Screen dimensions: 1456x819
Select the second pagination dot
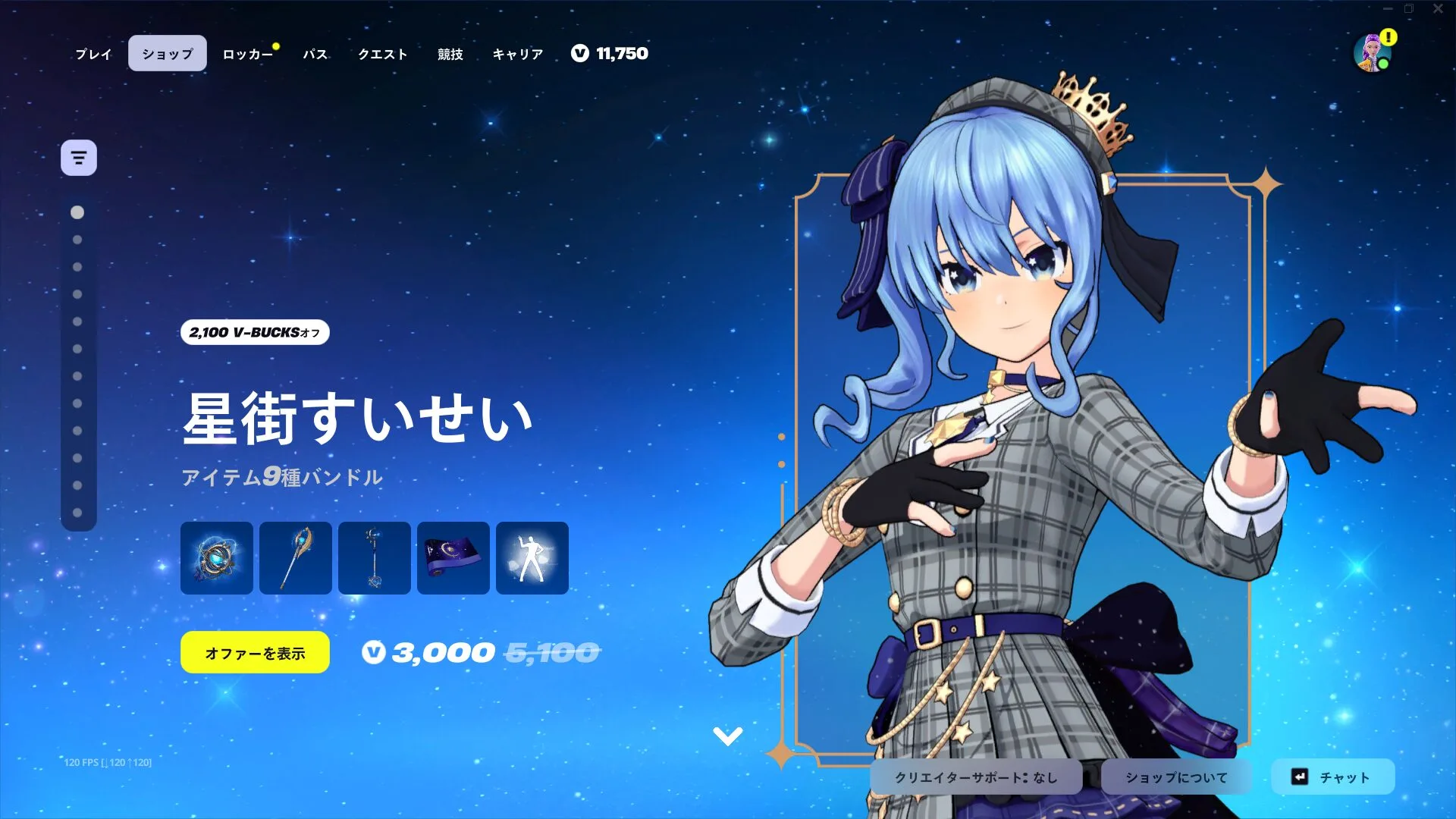click(76, 240)
